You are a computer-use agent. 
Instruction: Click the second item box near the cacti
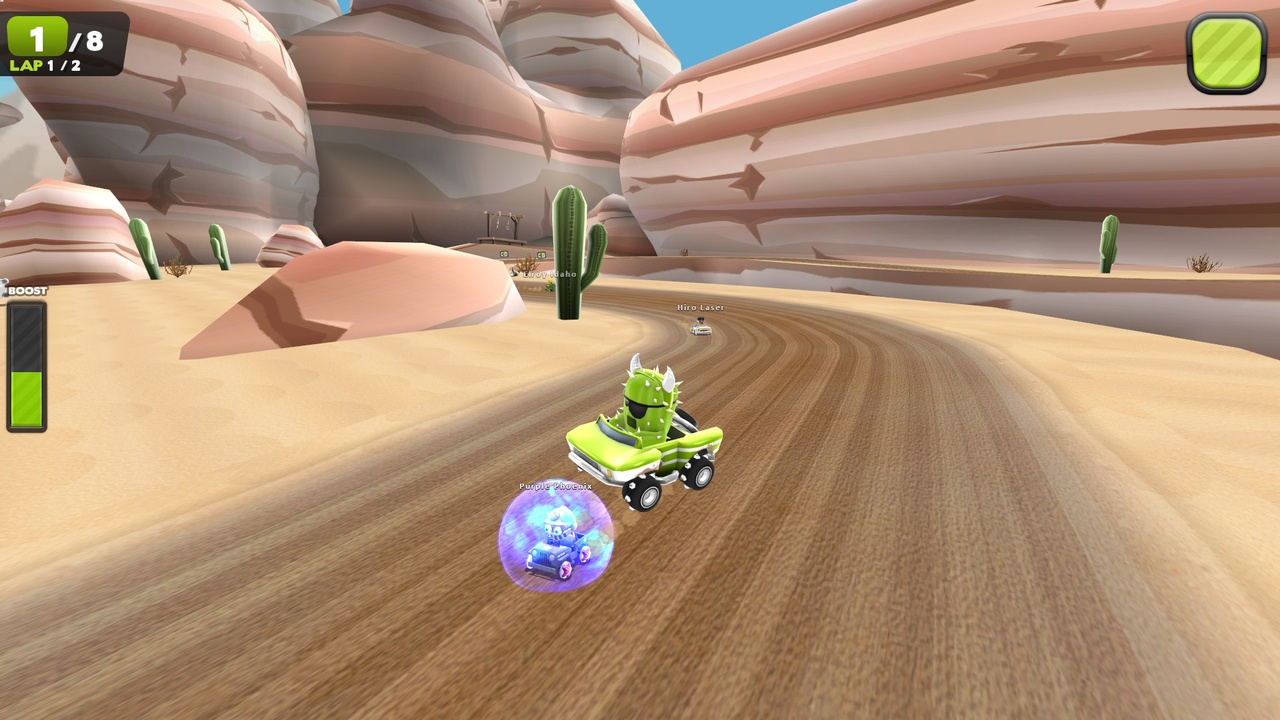coord(541,255)
